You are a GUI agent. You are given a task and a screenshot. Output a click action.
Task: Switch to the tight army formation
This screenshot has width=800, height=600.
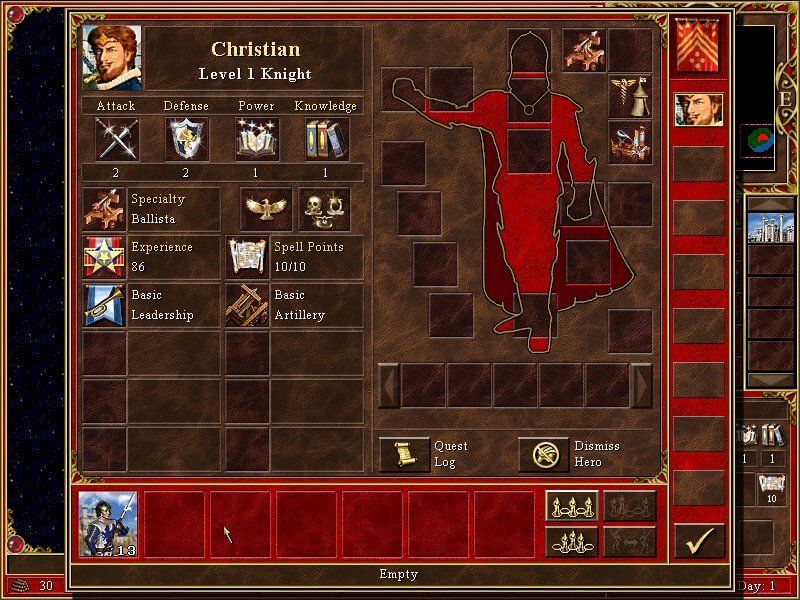coord(571,541)
